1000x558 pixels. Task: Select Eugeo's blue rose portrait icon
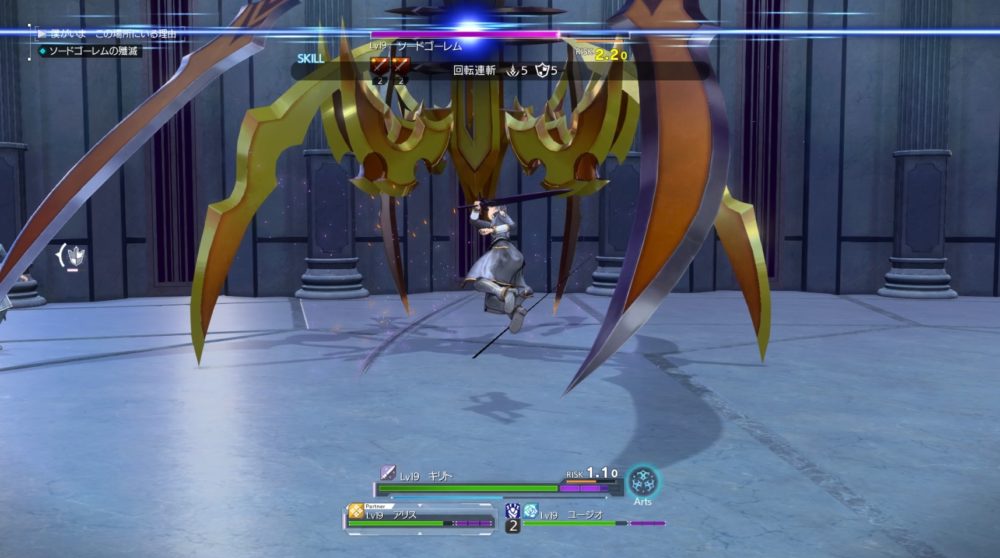[530, 511]
